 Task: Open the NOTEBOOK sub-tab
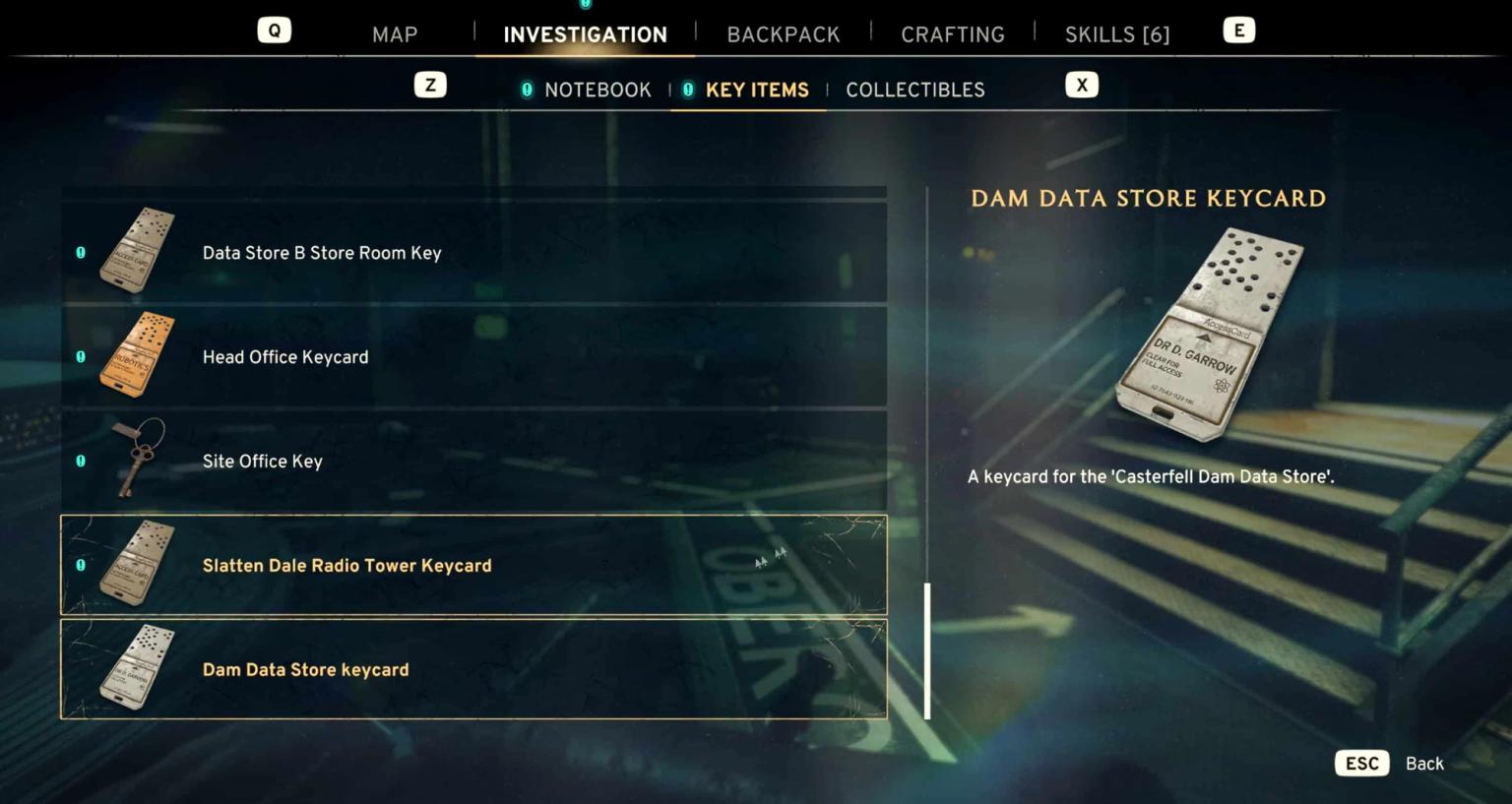click(597, 89)
